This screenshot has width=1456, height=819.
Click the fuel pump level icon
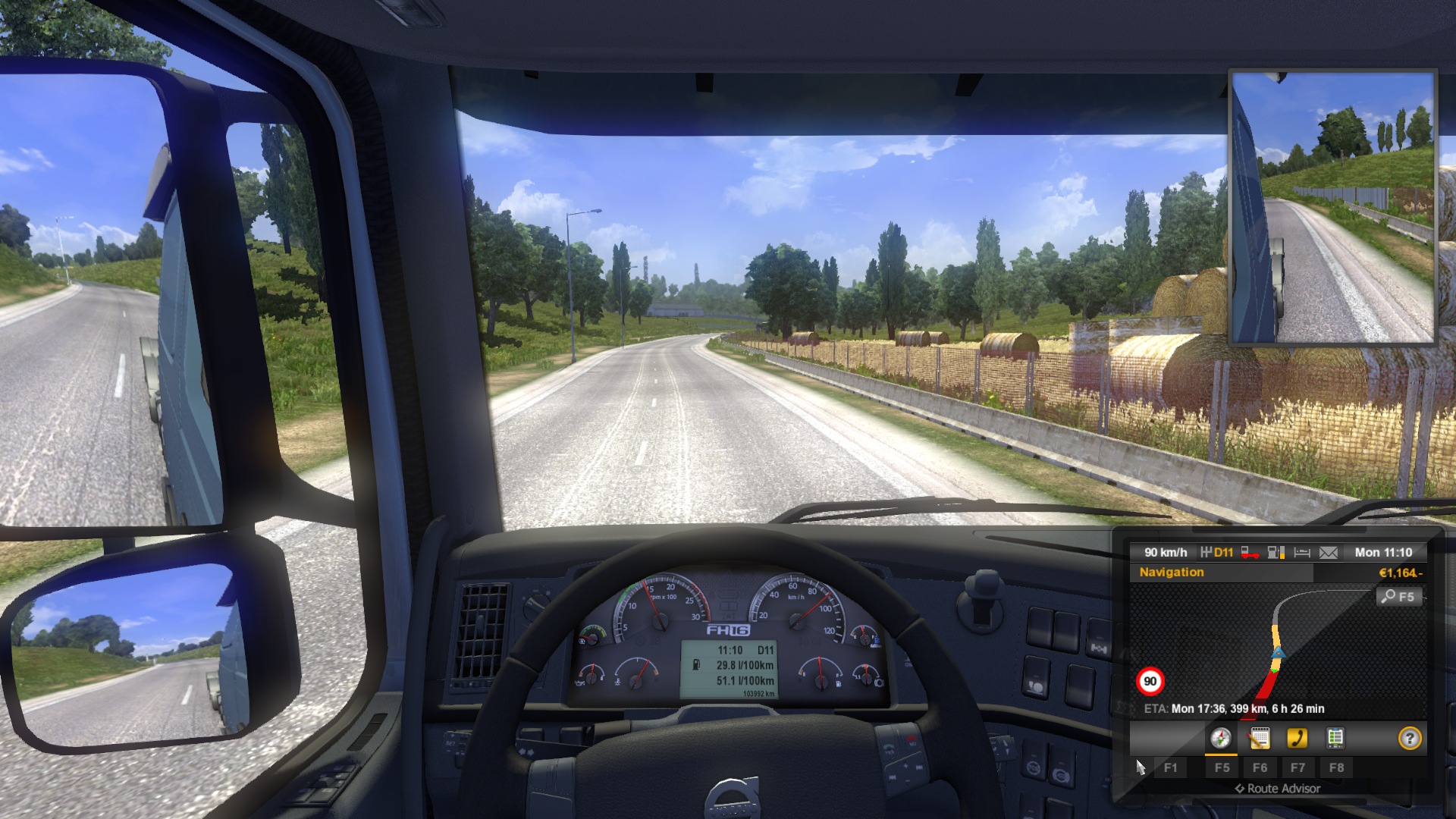pos(1276,553)
